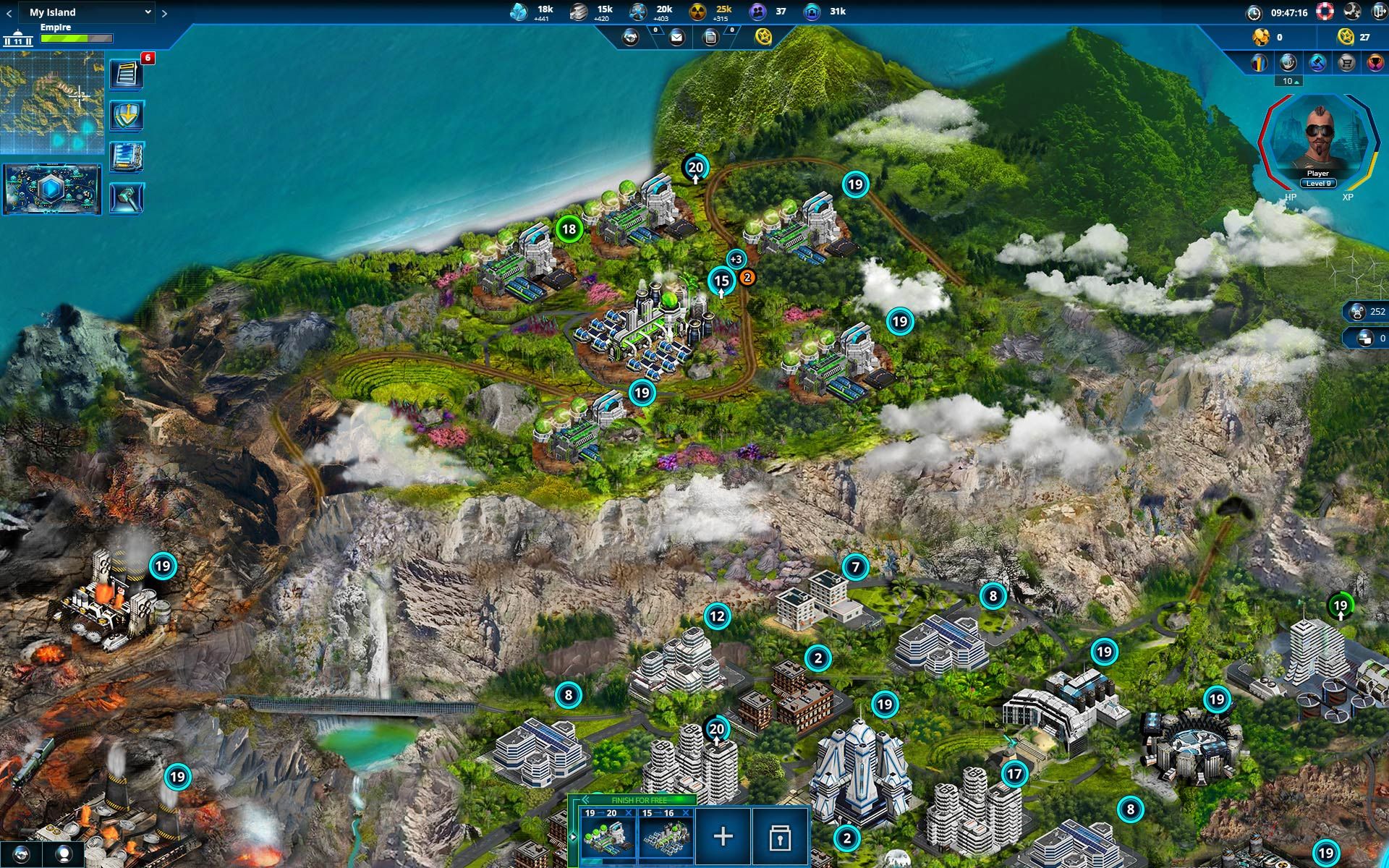
Task: Open the mail envelope inbox icon
Action: (x=677, y=37)
